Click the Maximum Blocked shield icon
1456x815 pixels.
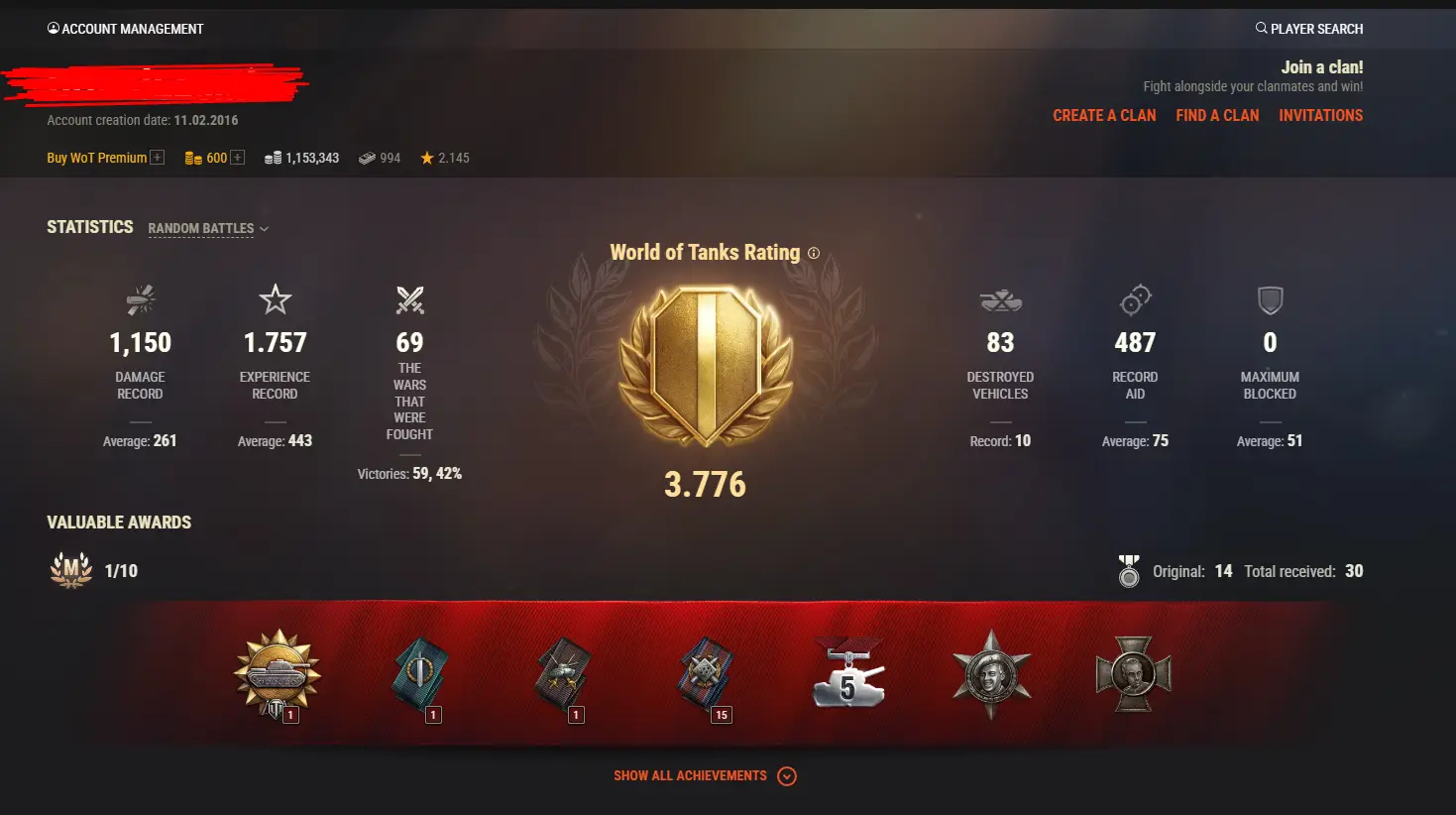1269,299
